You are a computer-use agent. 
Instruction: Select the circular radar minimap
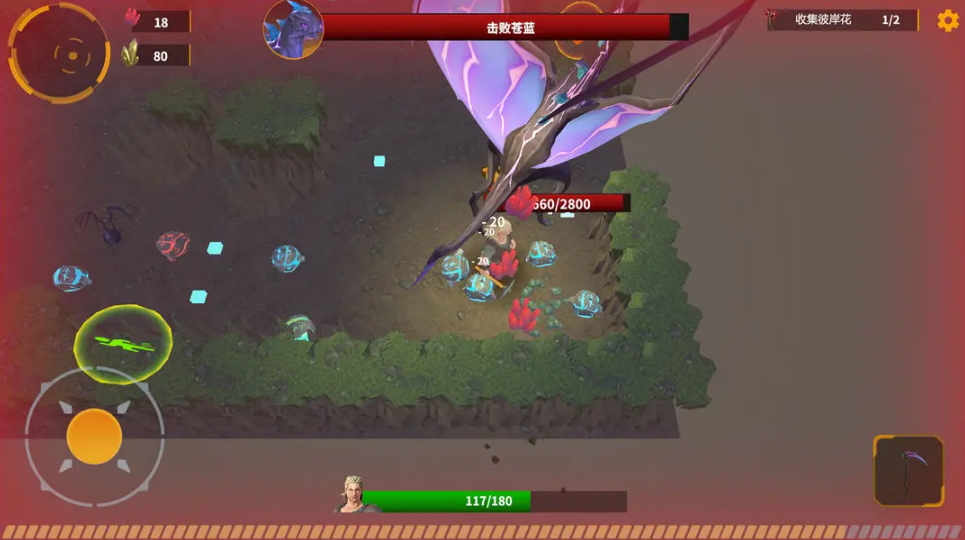59,52
